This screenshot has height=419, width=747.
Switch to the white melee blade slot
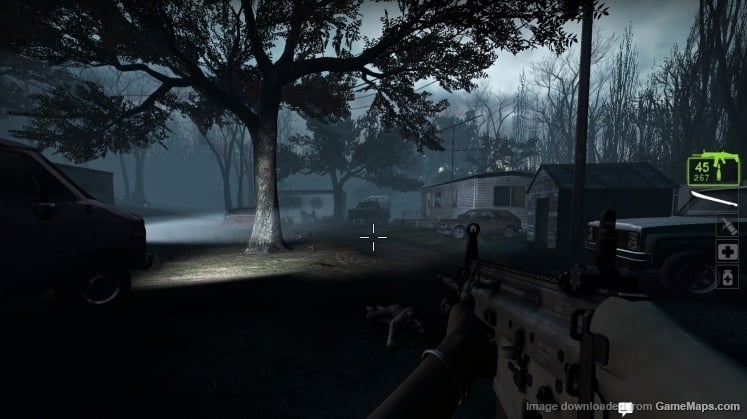tap(716, 201)
